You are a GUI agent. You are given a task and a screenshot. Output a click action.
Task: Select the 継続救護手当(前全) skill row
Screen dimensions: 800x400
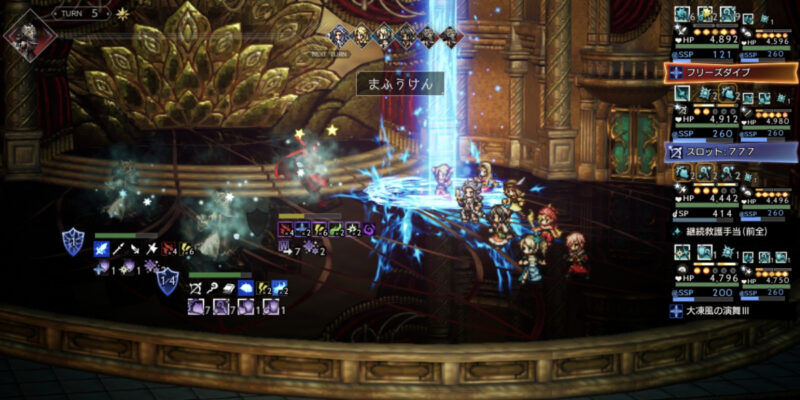tap(730, 231)
